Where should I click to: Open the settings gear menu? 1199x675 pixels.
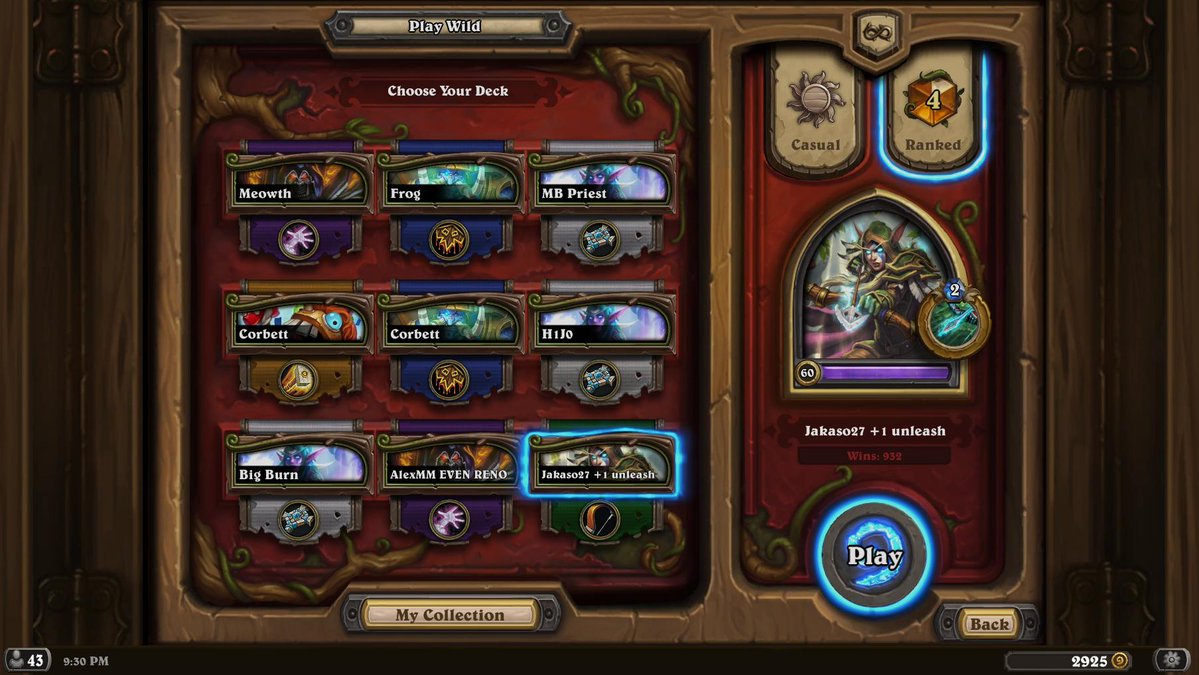[x=1171, y=660]
